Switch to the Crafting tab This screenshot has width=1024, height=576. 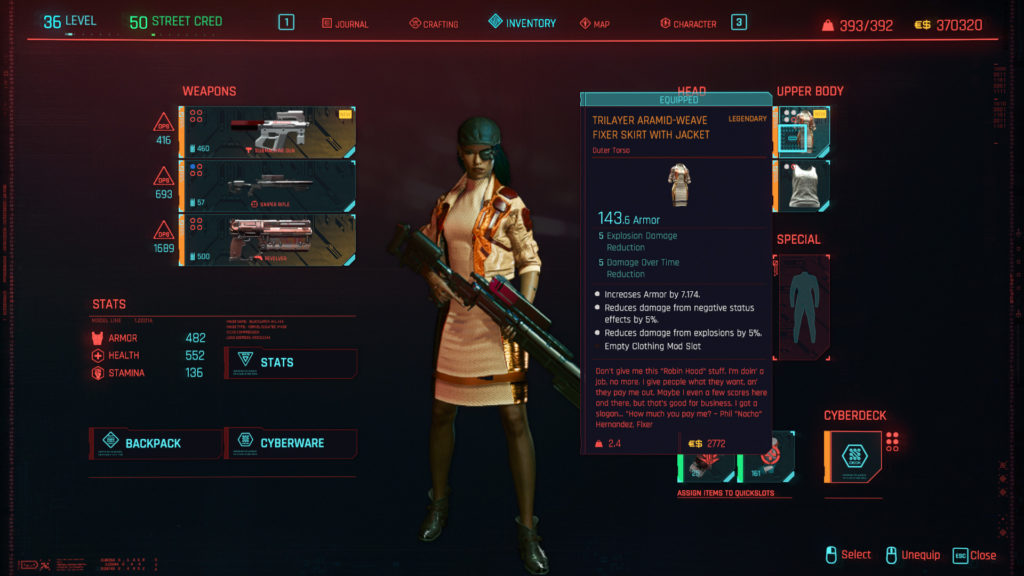(x=433, y=23)
